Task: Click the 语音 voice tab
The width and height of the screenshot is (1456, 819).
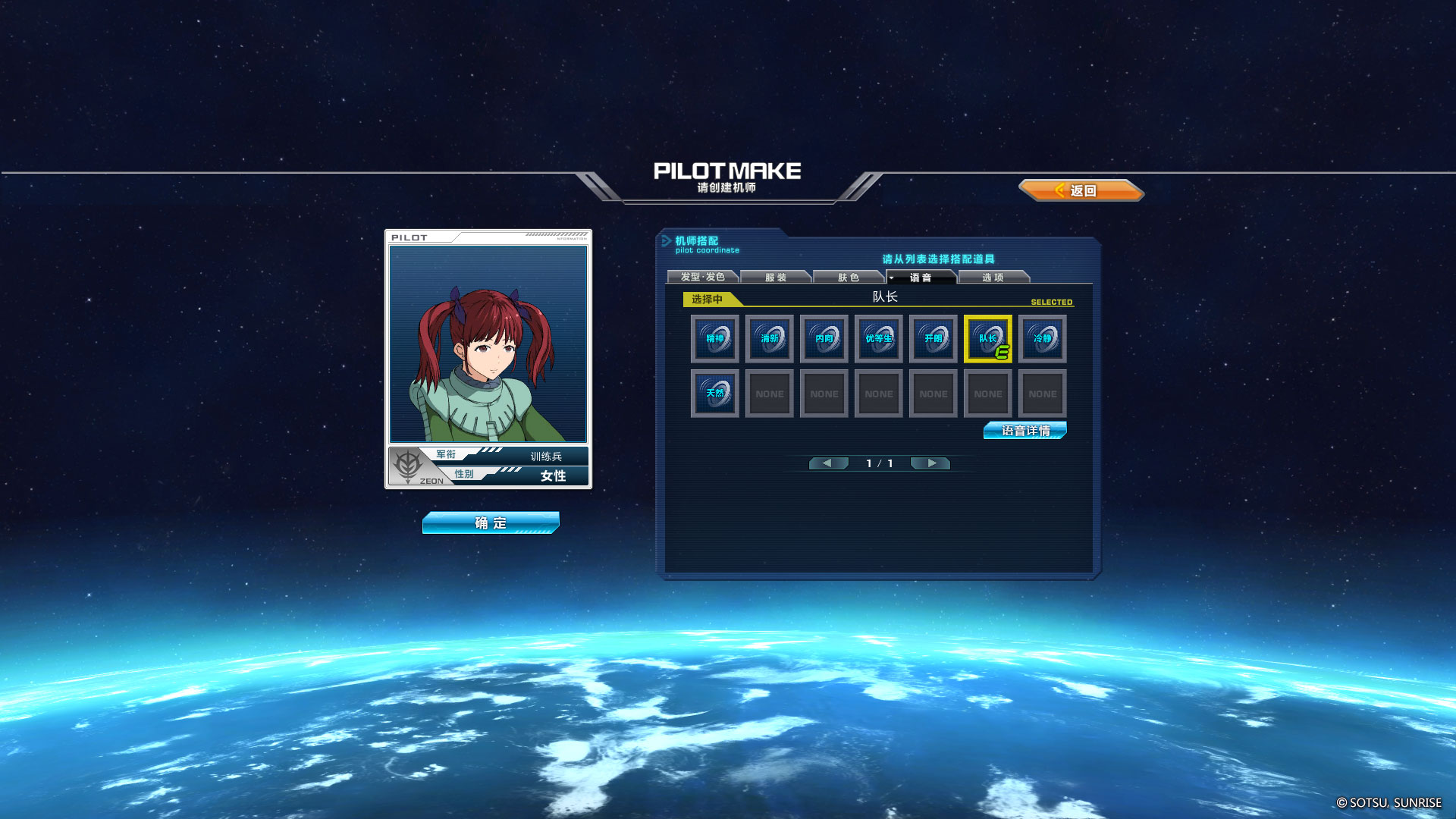Action: 921,278
